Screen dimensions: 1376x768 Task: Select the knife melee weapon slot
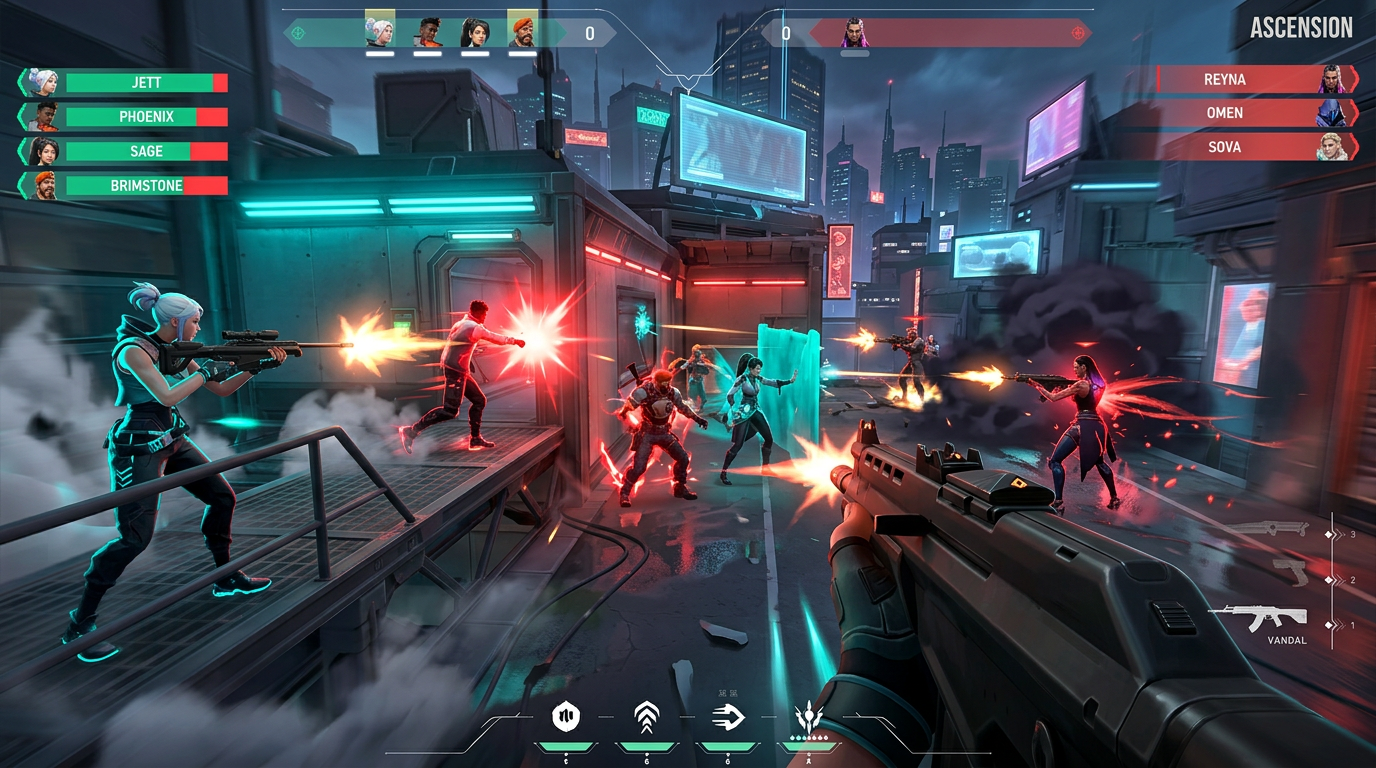[1268, 530]
